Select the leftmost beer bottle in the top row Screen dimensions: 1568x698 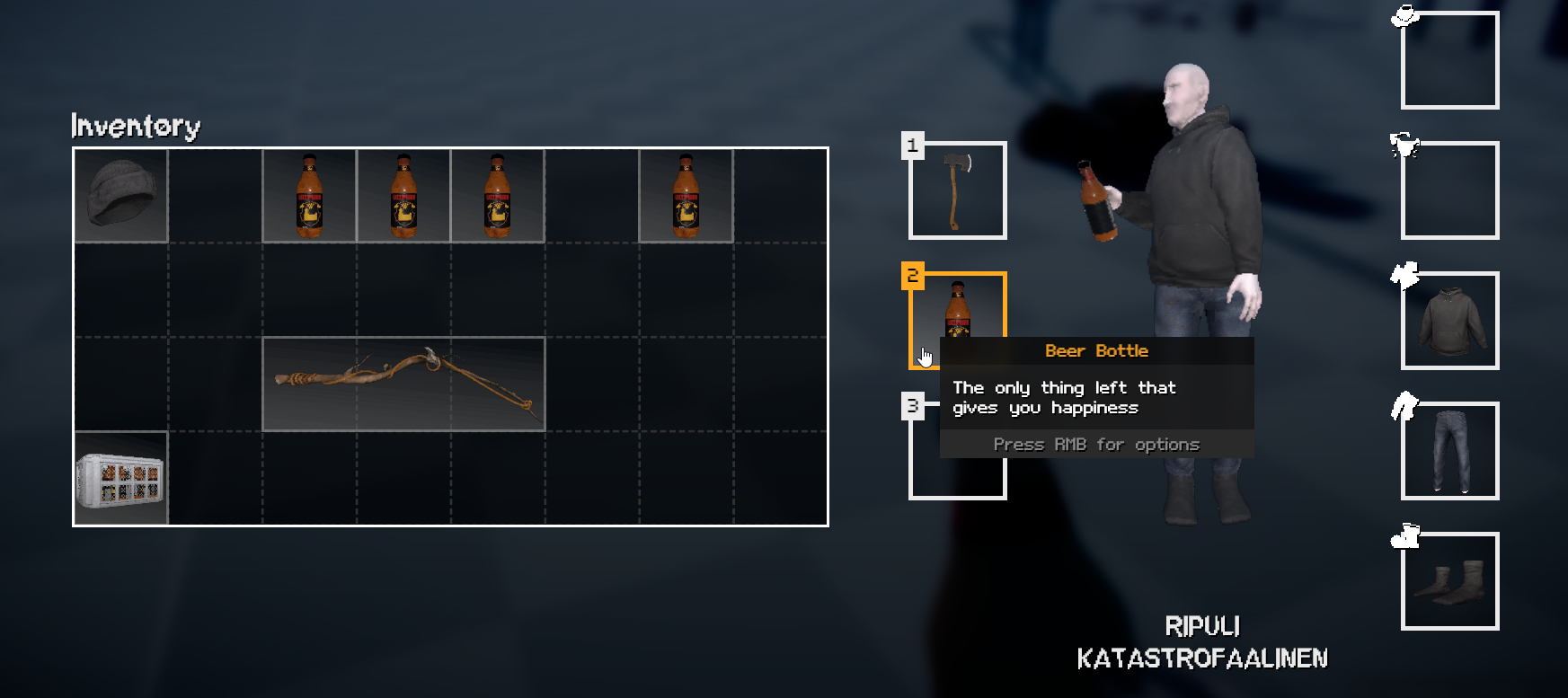point(310,195)
